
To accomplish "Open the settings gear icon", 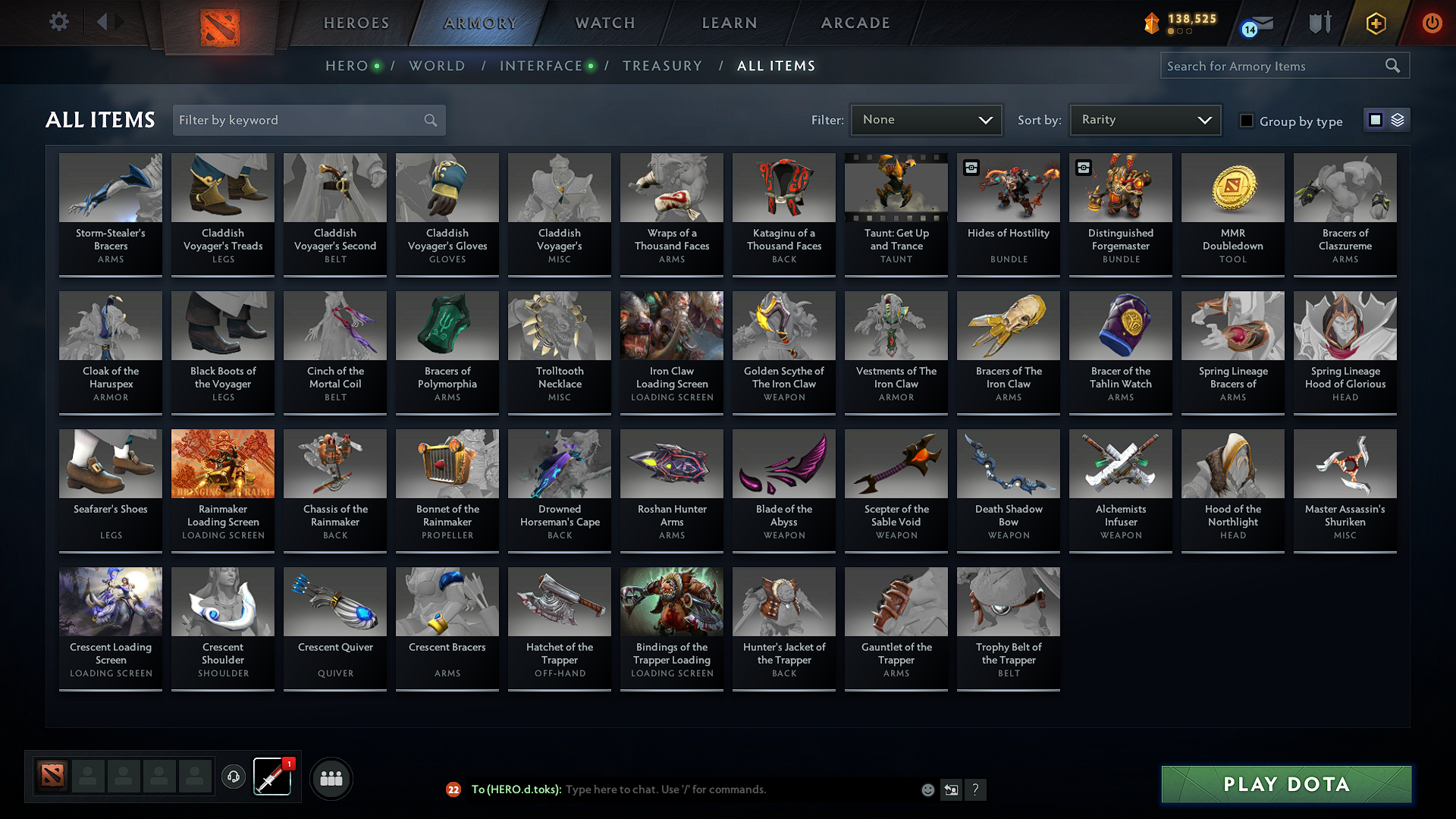I will (x=58, y=21).
